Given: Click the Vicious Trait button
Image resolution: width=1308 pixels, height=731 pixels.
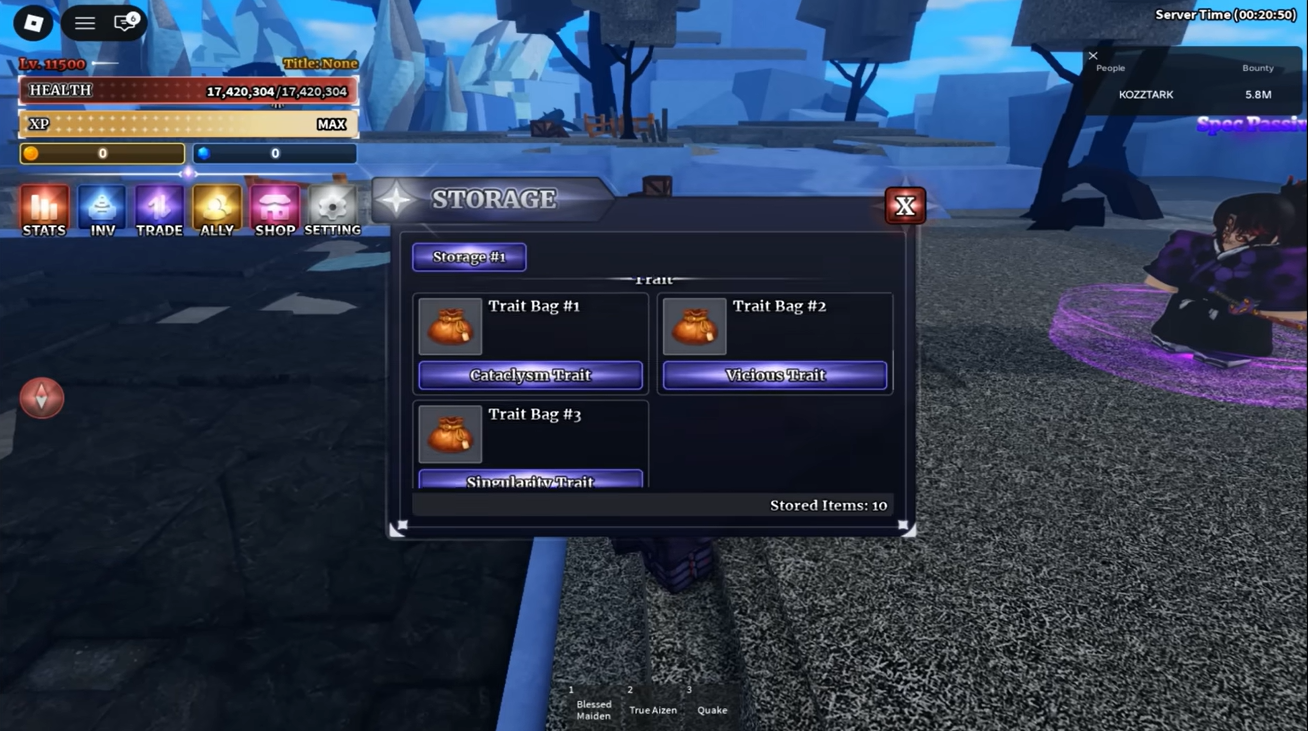Looking at the screenshot, I should (x=775, y=375).
